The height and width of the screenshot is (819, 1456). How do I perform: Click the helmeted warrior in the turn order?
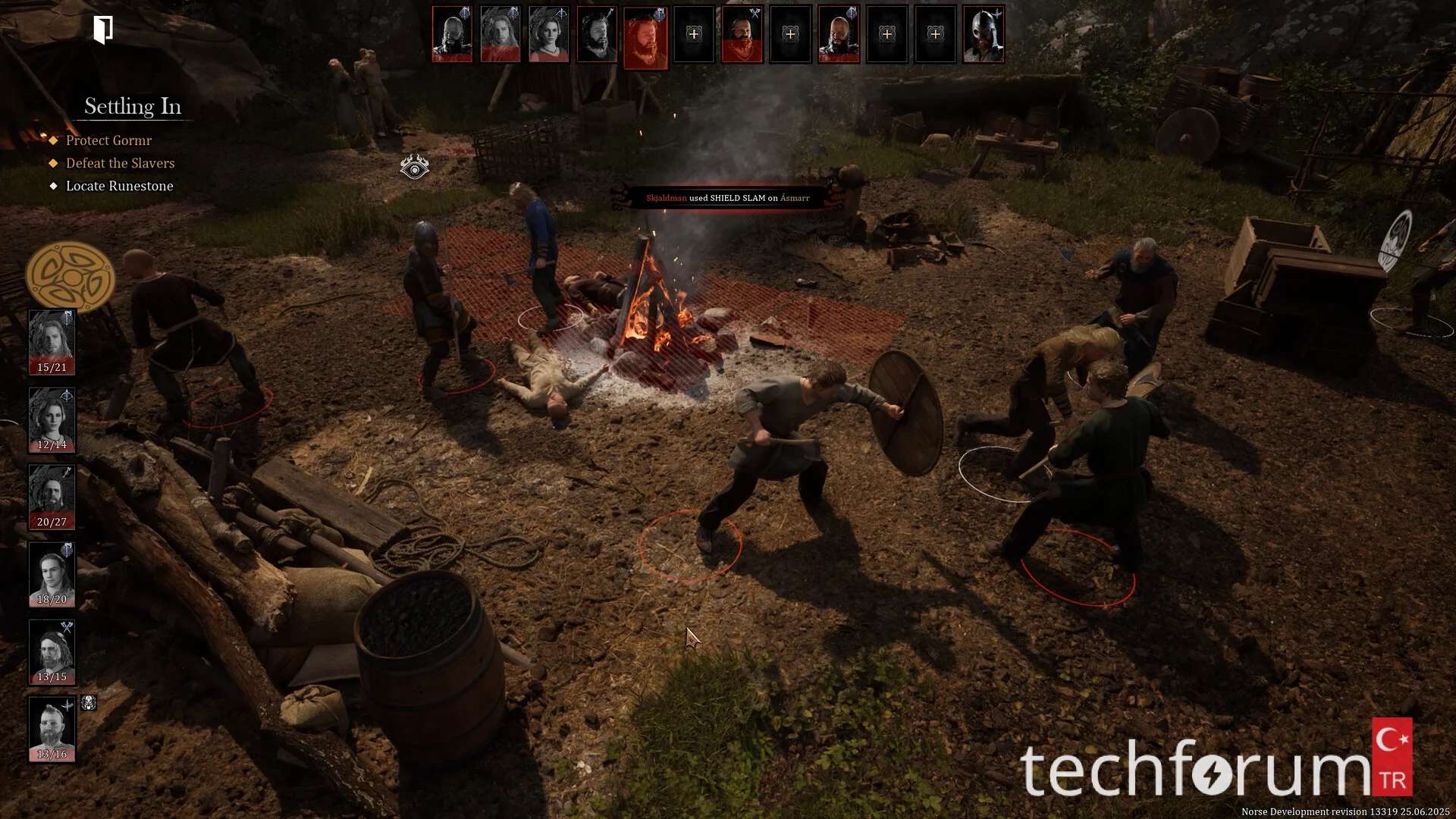[984, 34]
